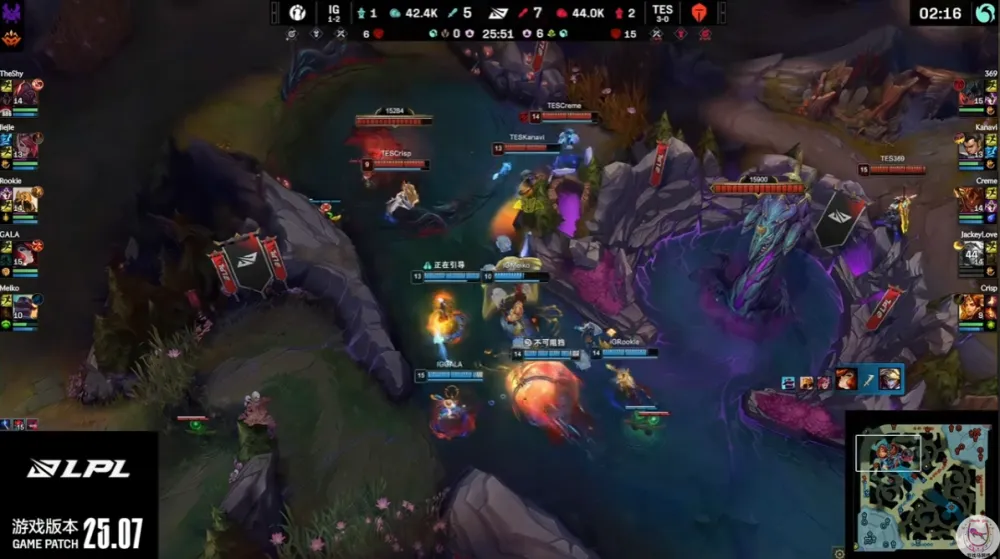Screen dimensions: 1000x559
Task: Select TheShy's champion portrait
Action: (x=26, y=94)
